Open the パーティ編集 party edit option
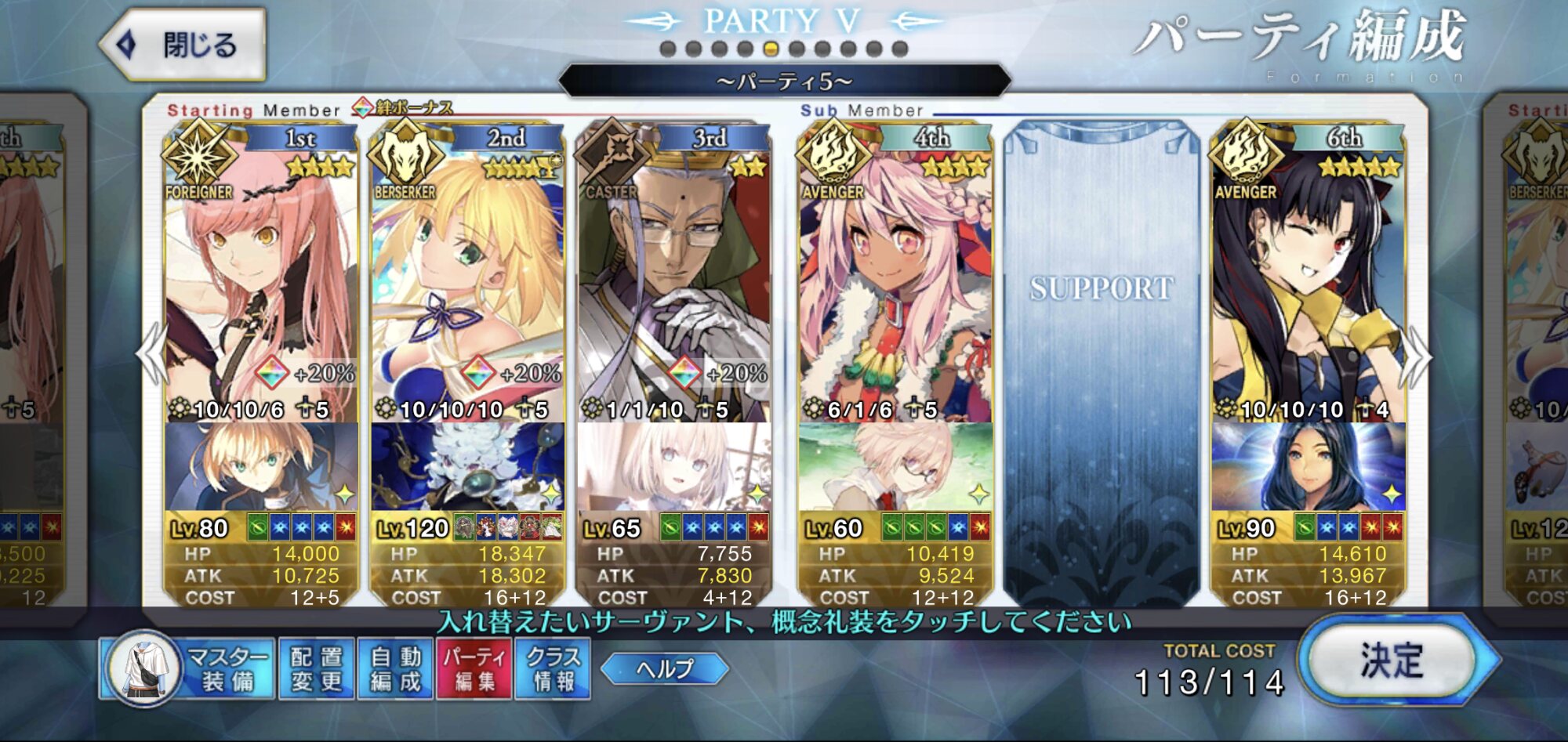 click(474, 669)
